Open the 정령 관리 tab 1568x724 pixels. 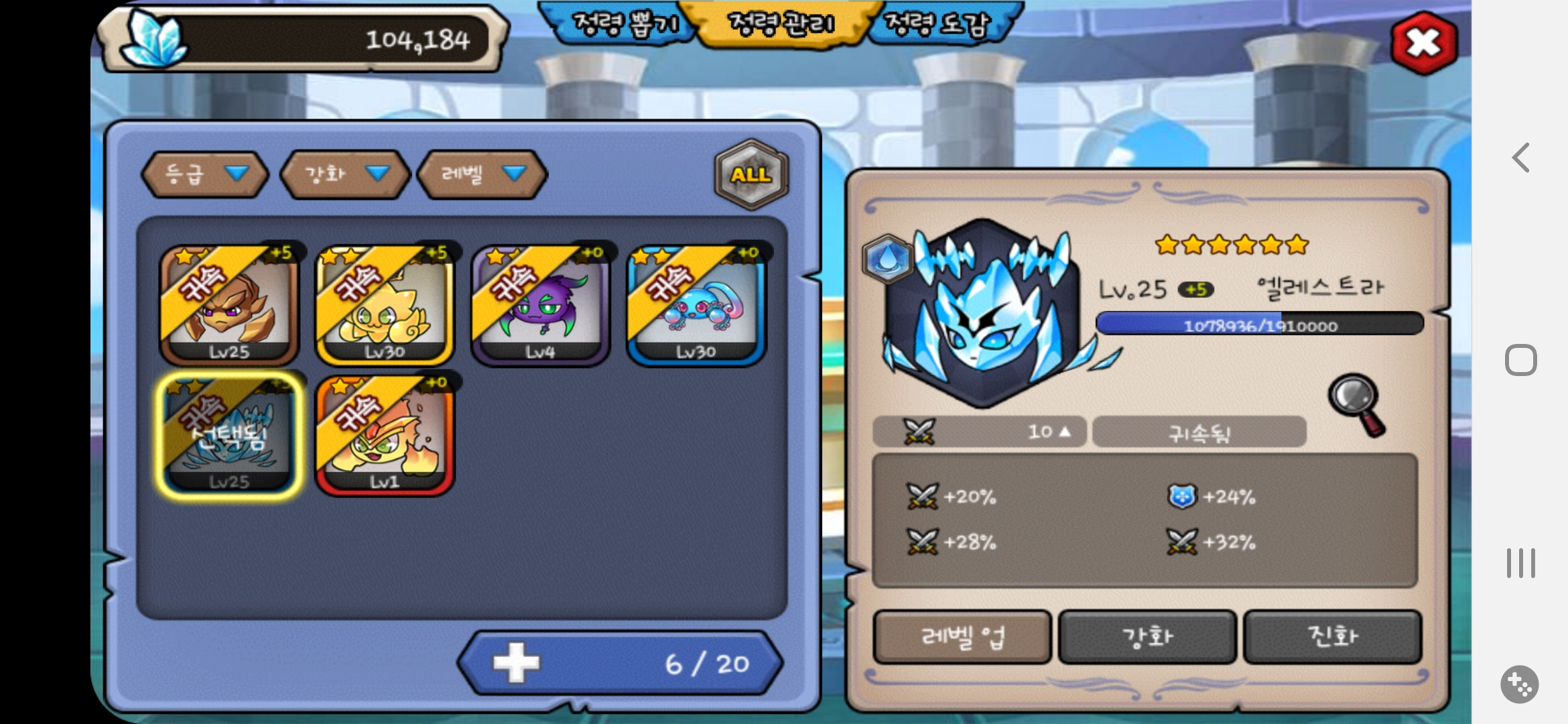[781, 24]
